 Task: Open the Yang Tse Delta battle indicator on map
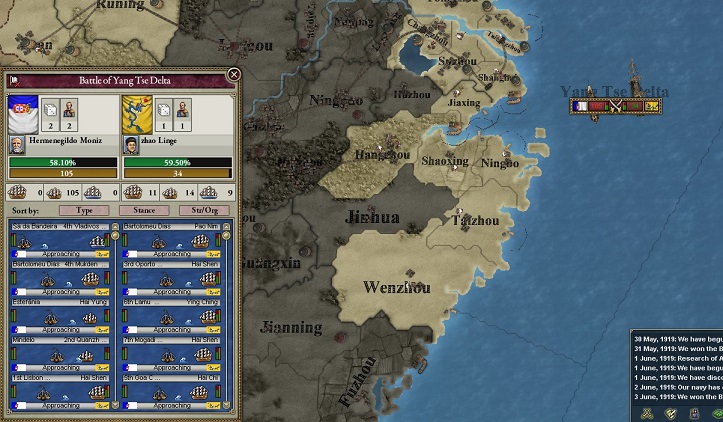coord(616,105)
